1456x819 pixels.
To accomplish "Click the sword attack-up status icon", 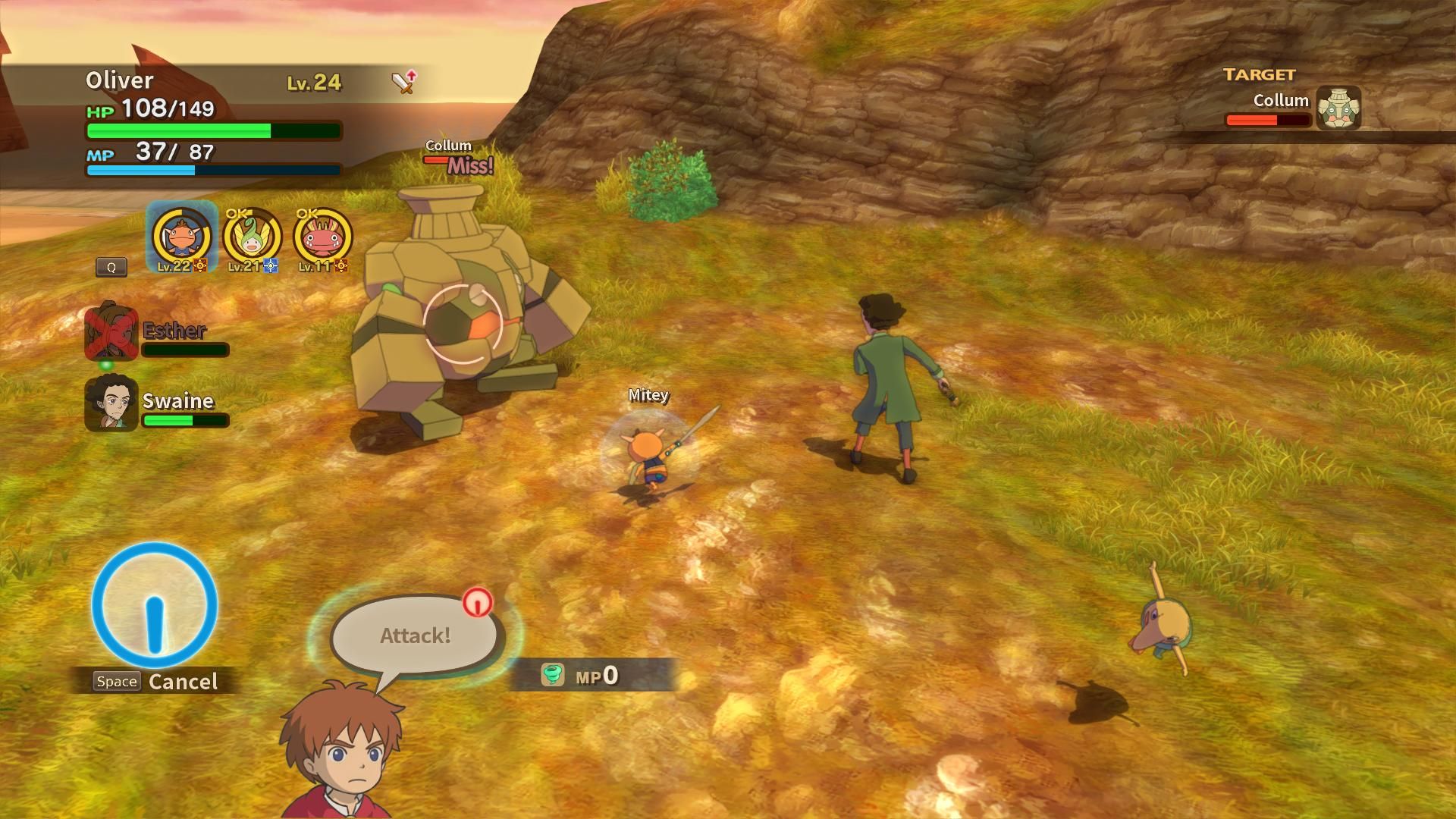I will click(404, 81).
